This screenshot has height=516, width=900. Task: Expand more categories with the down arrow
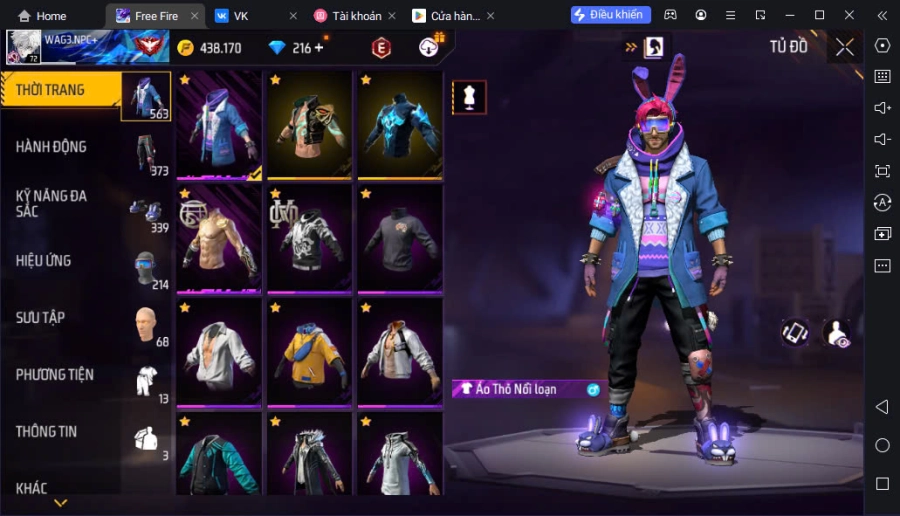tap(60, 503)
